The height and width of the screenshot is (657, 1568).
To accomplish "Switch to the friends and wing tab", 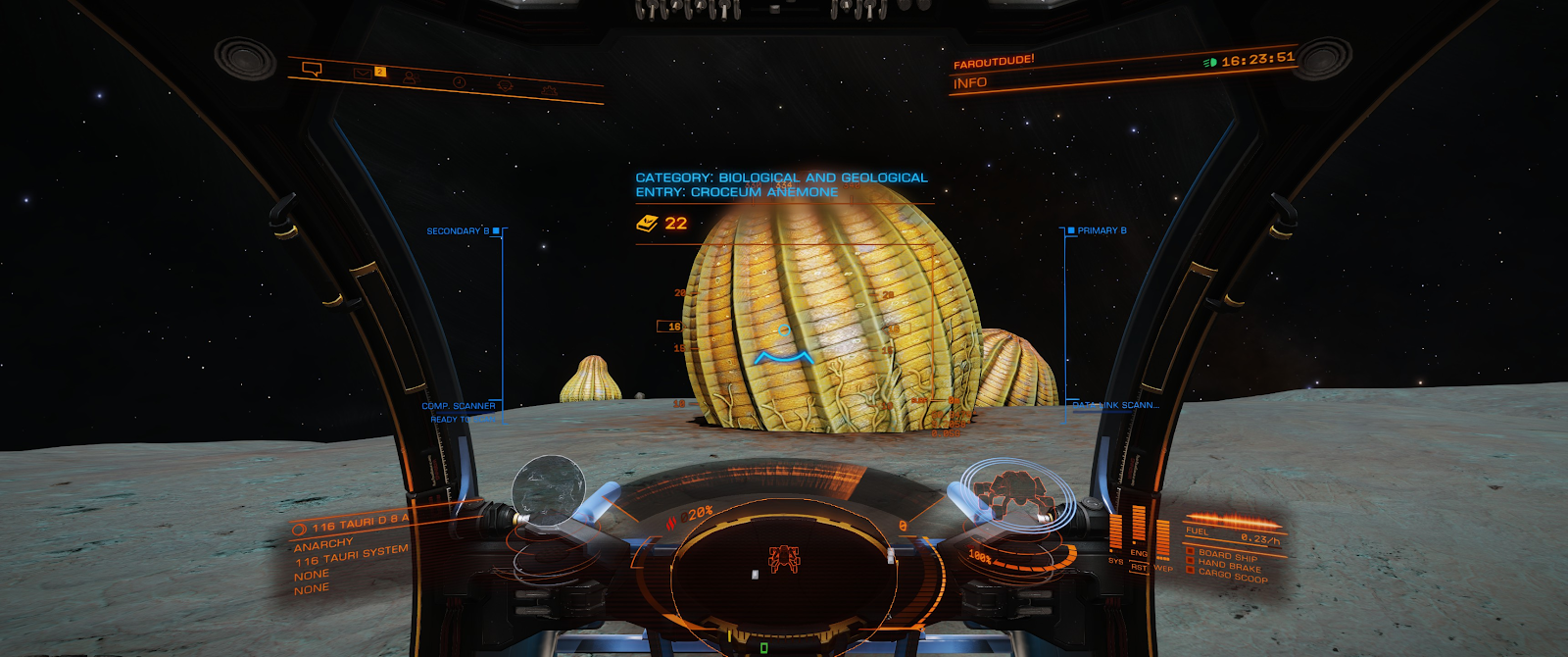I will 411,77.
